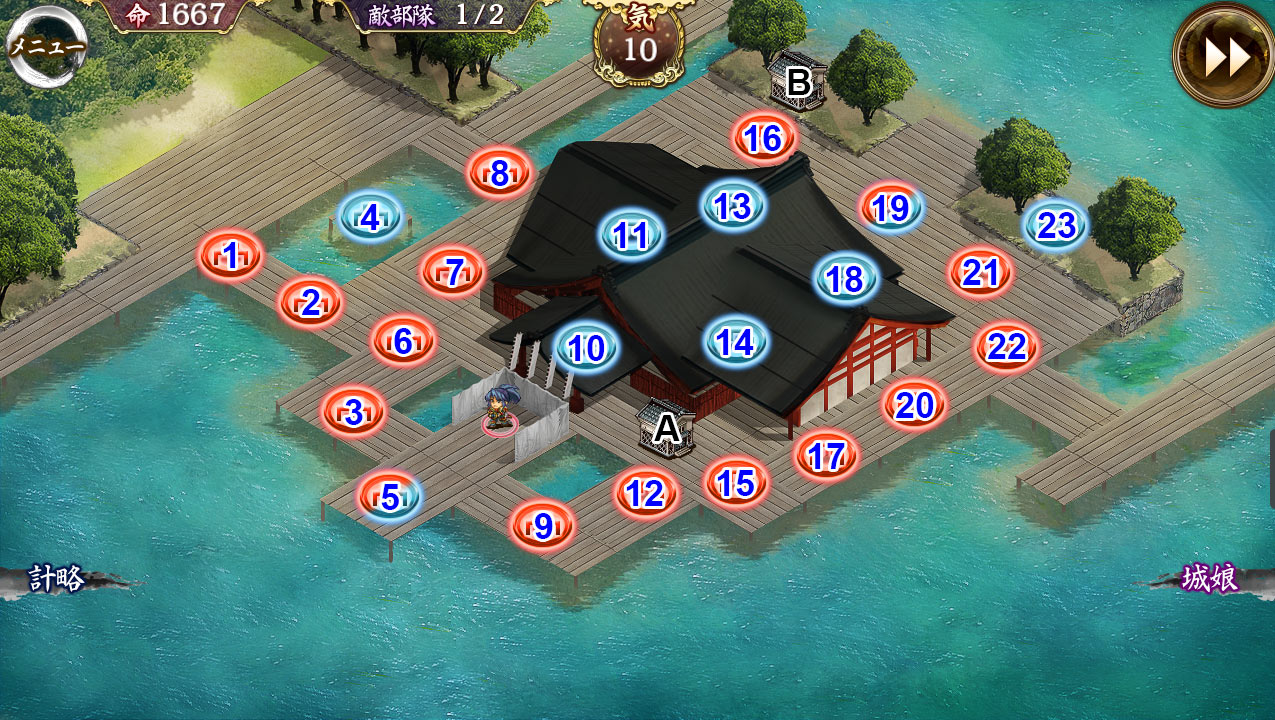Choose deployment slot number 16

[764, 139]
